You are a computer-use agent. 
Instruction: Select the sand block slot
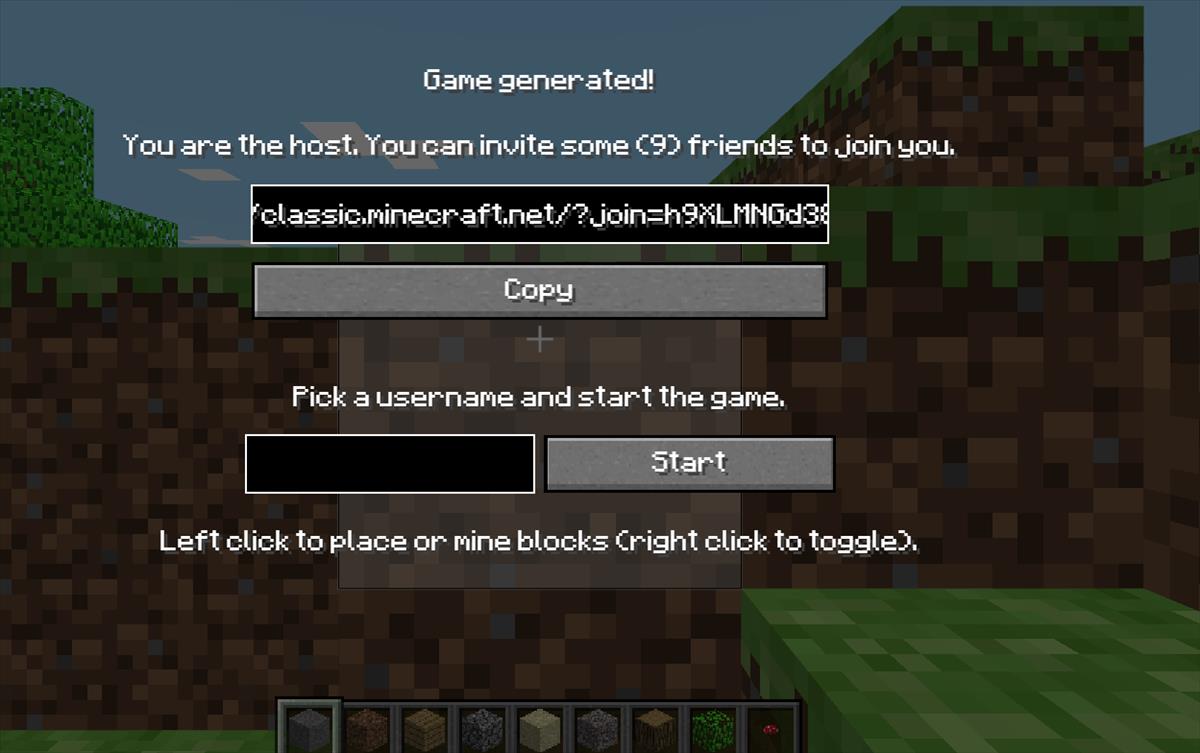(x=540, y=727)
